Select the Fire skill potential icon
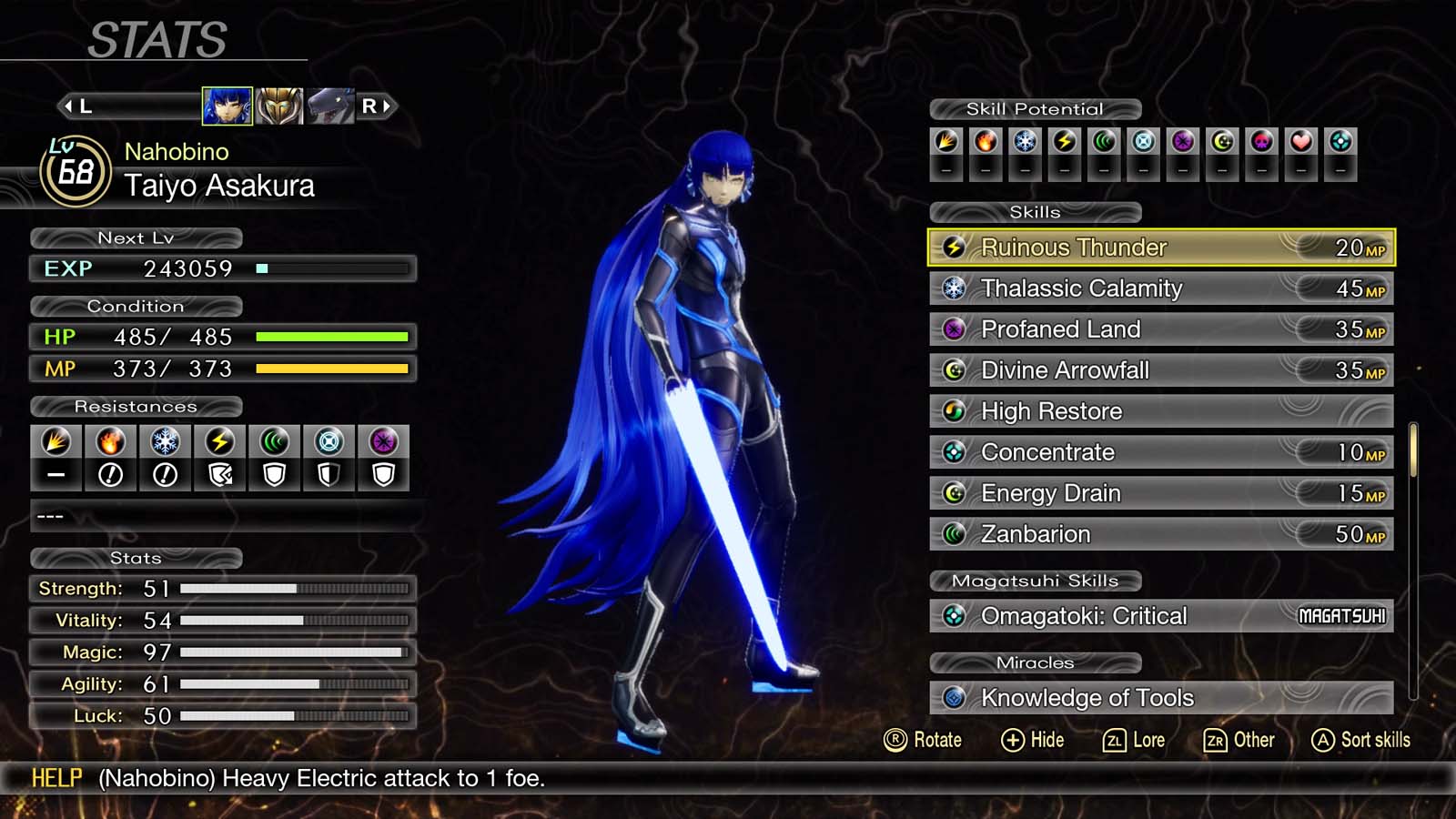The height and width of the screenshot is (819, 1456). [x=985, y=141]
